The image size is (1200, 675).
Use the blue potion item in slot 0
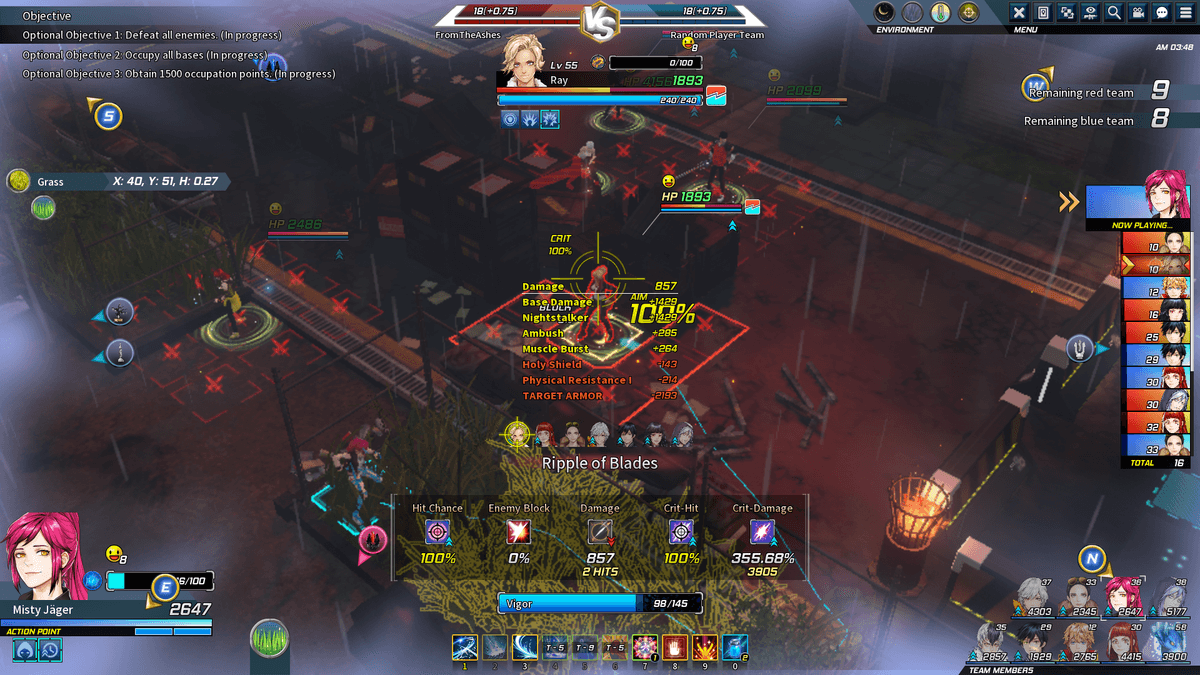pyautogui.click(x=734, y=647)
